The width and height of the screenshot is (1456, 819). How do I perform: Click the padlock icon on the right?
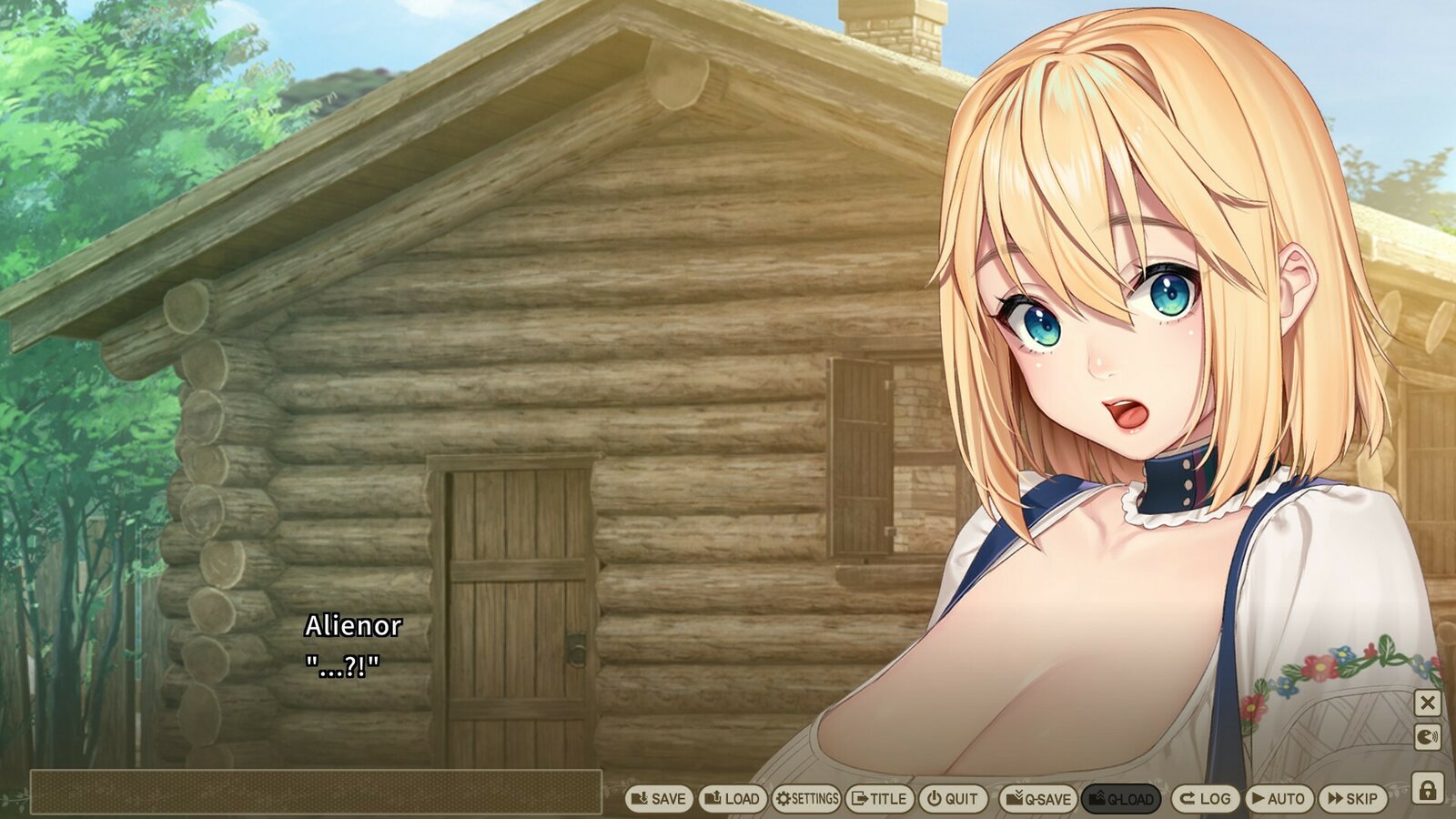point(1429,787)
